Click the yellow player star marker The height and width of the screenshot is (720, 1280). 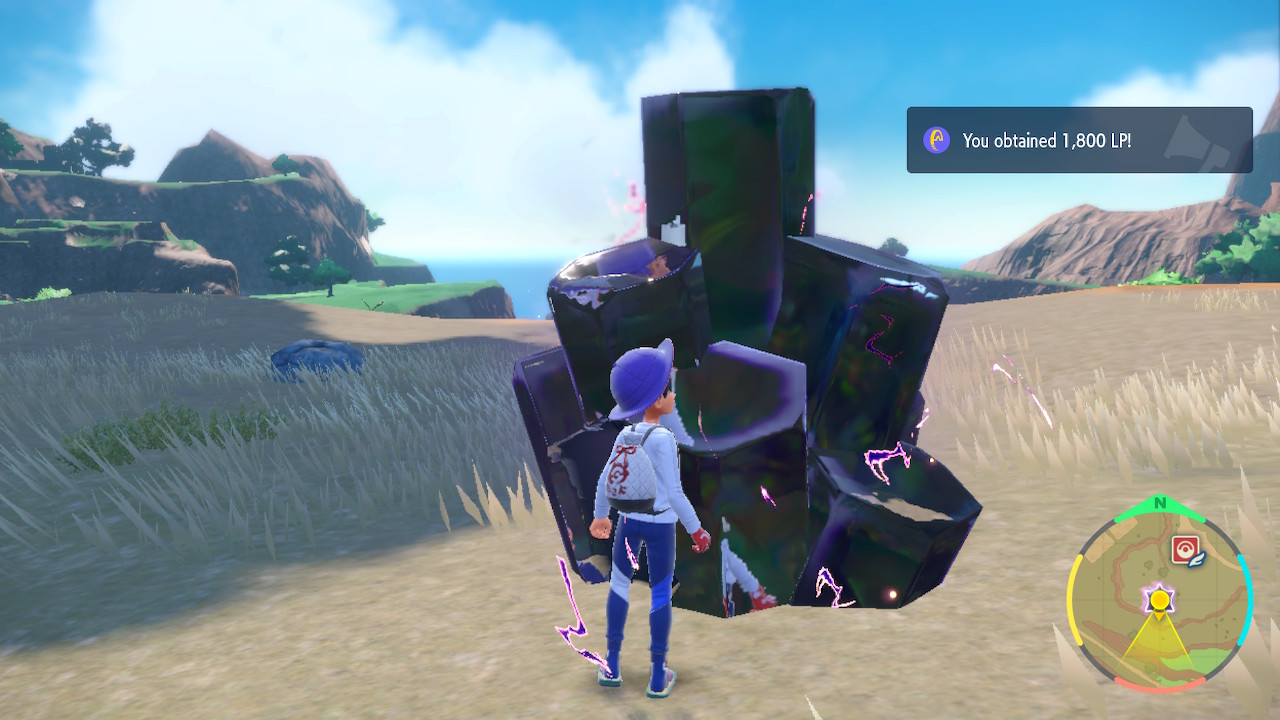point(1158,600)
